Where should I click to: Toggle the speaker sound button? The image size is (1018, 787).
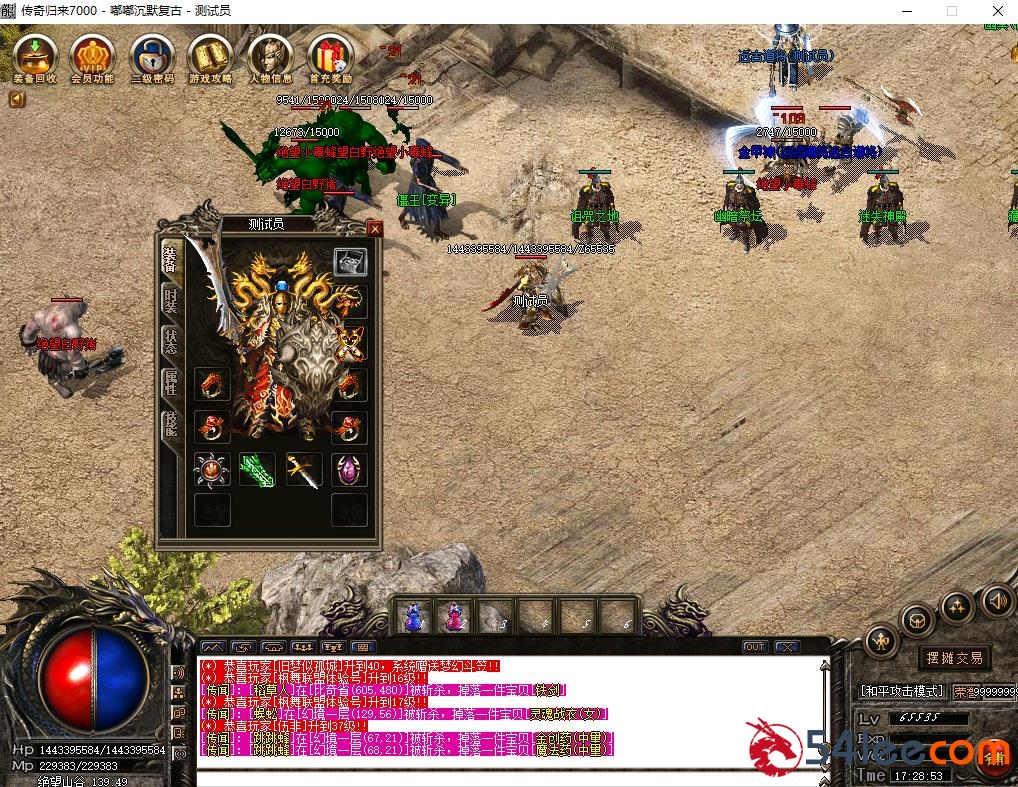(997, 600)
